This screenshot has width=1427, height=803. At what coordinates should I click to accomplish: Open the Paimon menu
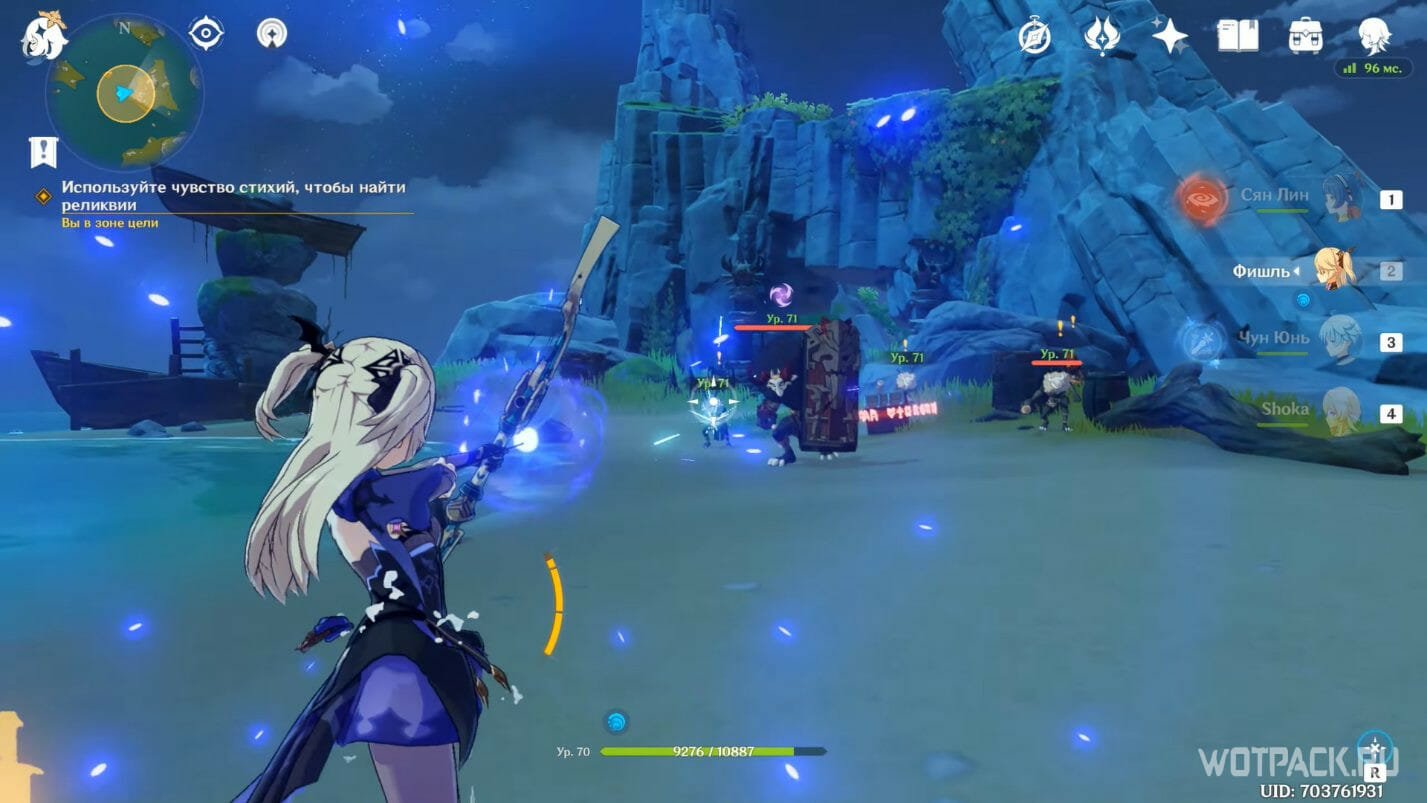pos(45,36)
